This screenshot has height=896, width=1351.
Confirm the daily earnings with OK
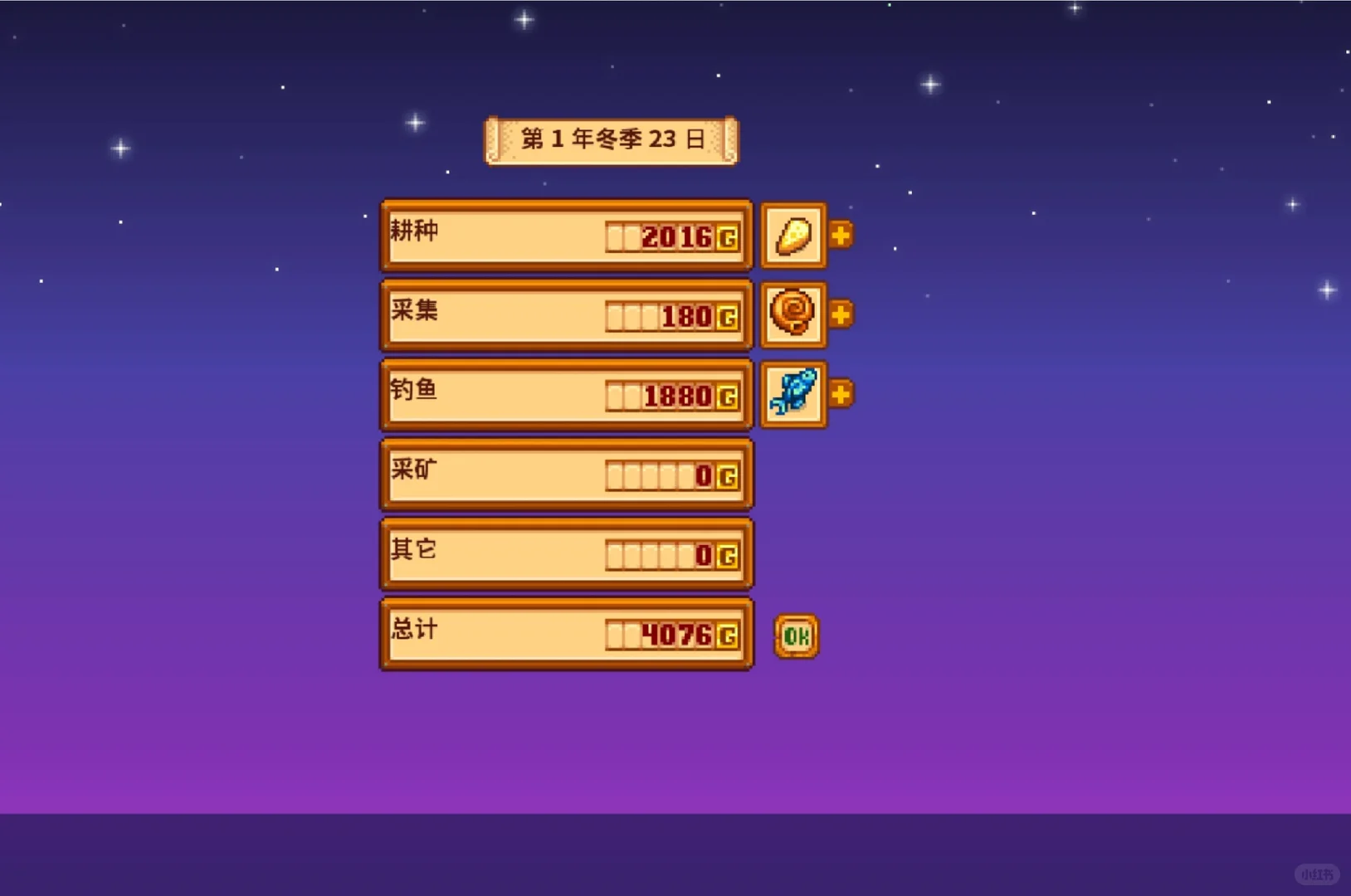click(795, 633)
